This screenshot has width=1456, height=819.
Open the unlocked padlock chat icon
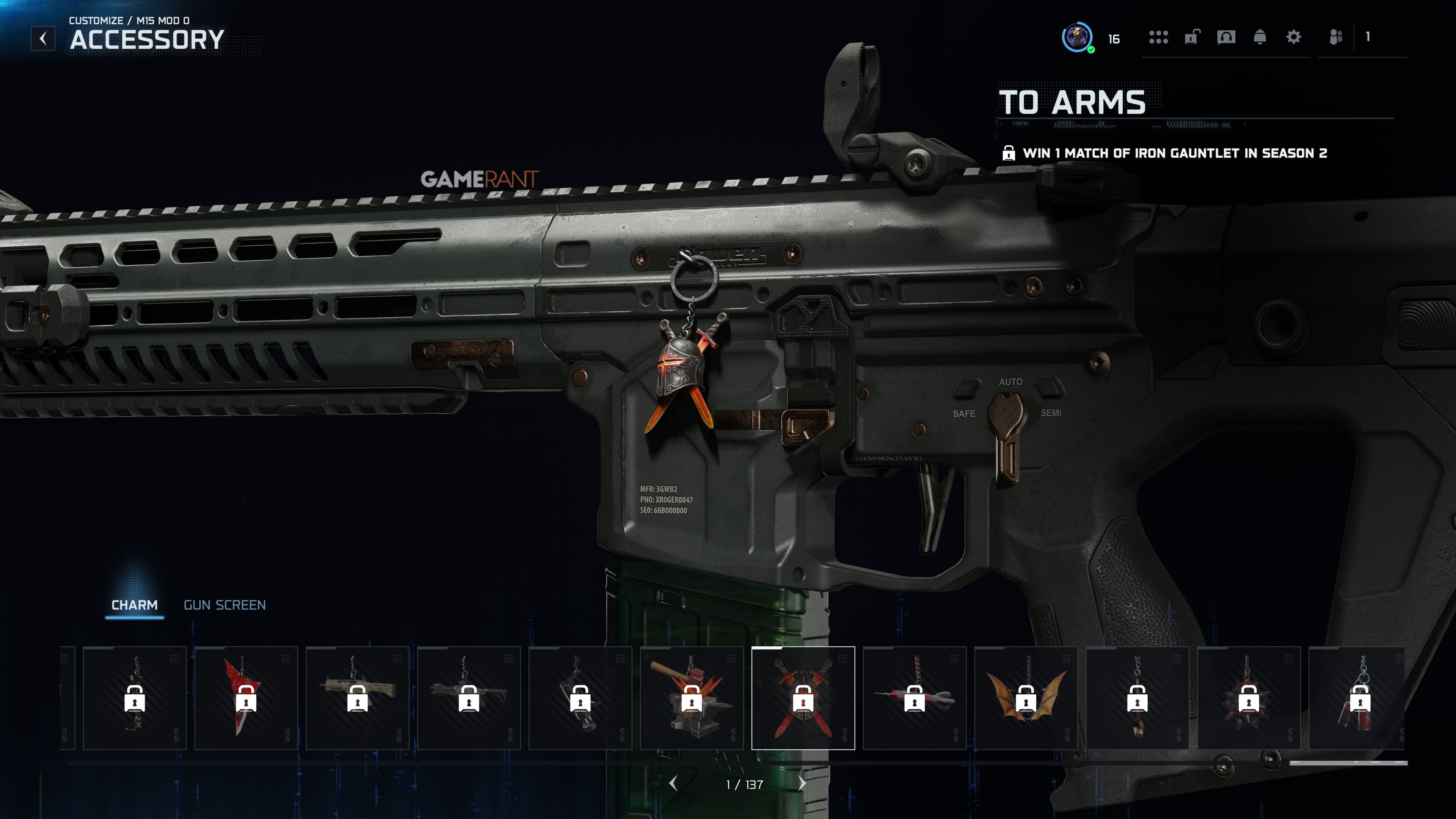(1191, 37)
